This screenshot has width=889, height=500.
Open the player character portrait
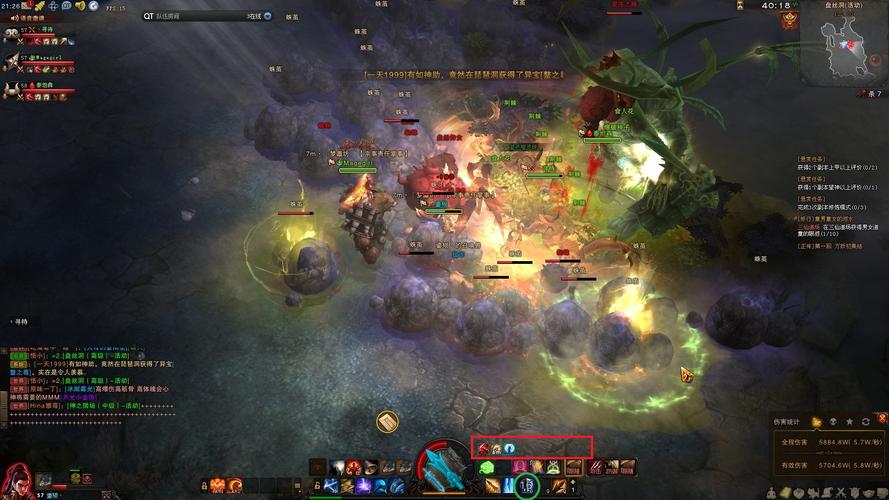[x=17, y=478]
